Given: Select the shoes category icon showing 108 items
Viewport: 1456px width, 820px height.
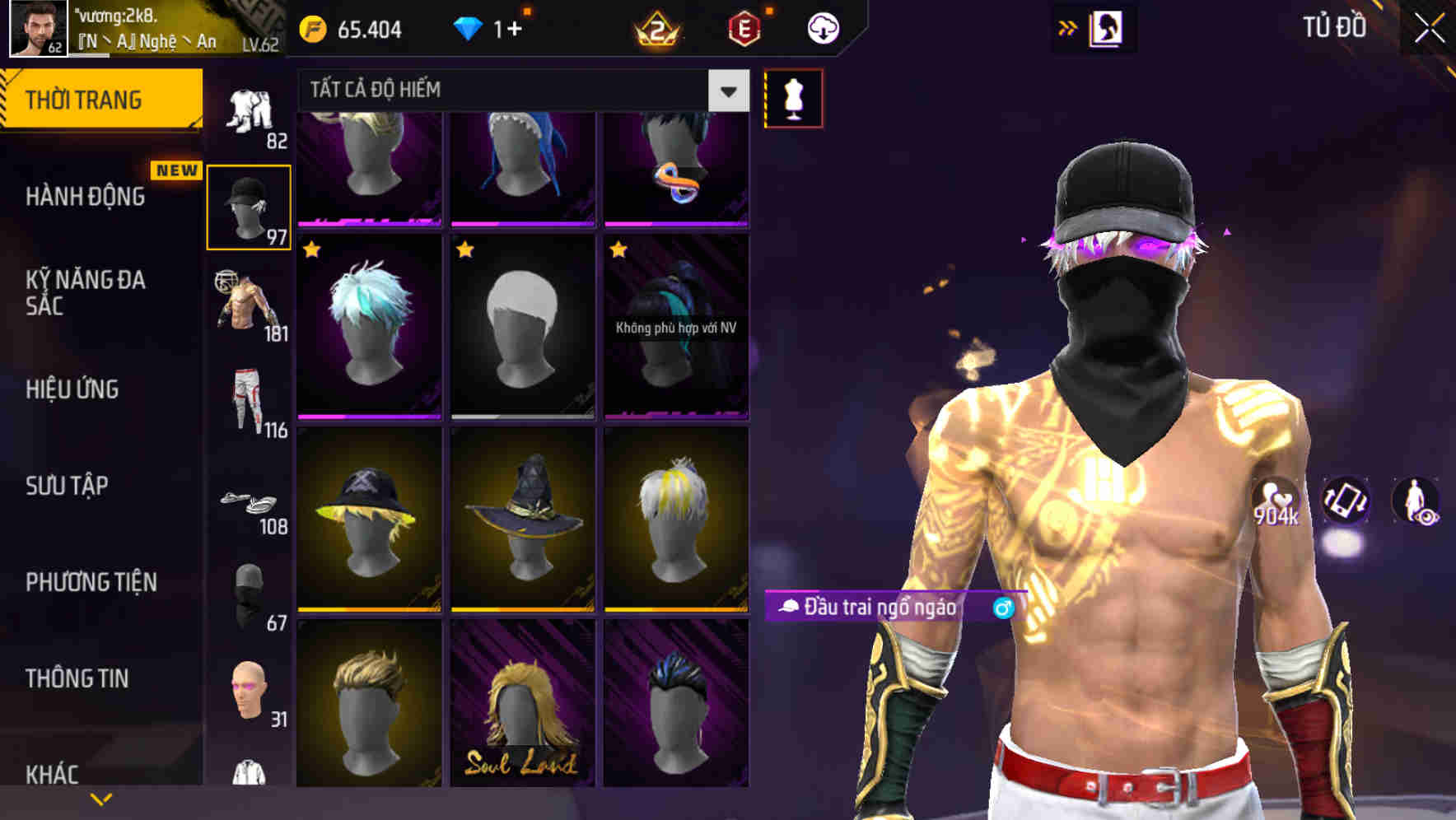Looking at the screenshot, I should pyautogui.click(x=249, y=501).
